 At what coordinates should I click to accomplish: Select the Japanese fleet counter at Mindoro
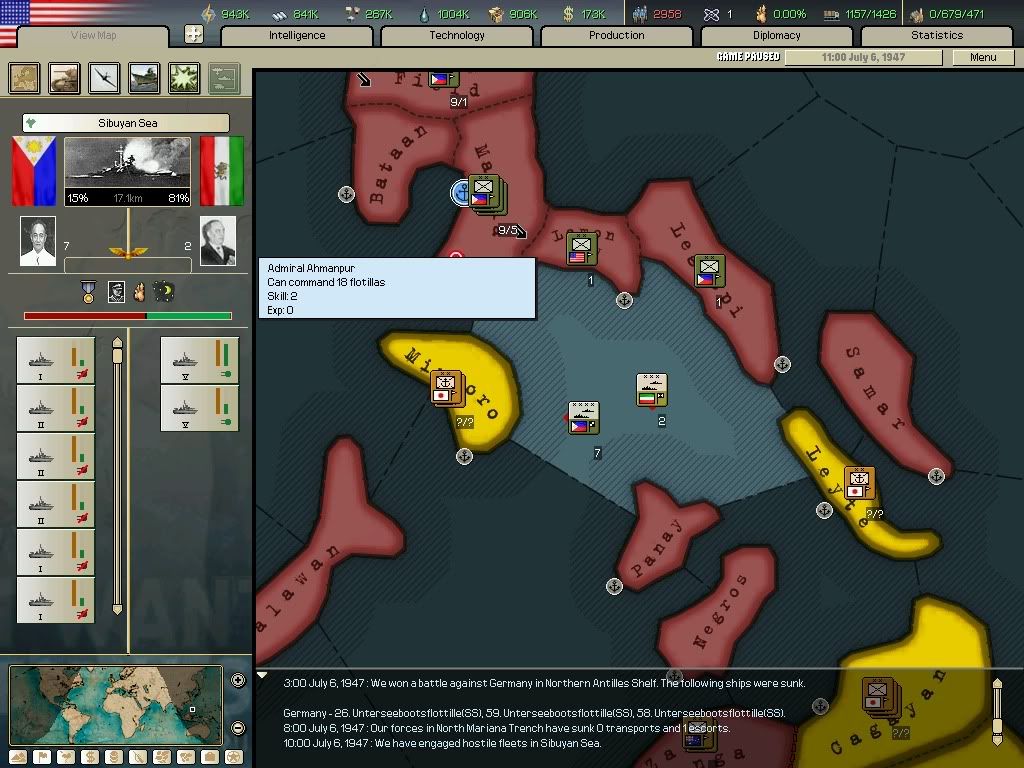pyautogui.click(x=446, y=386)
